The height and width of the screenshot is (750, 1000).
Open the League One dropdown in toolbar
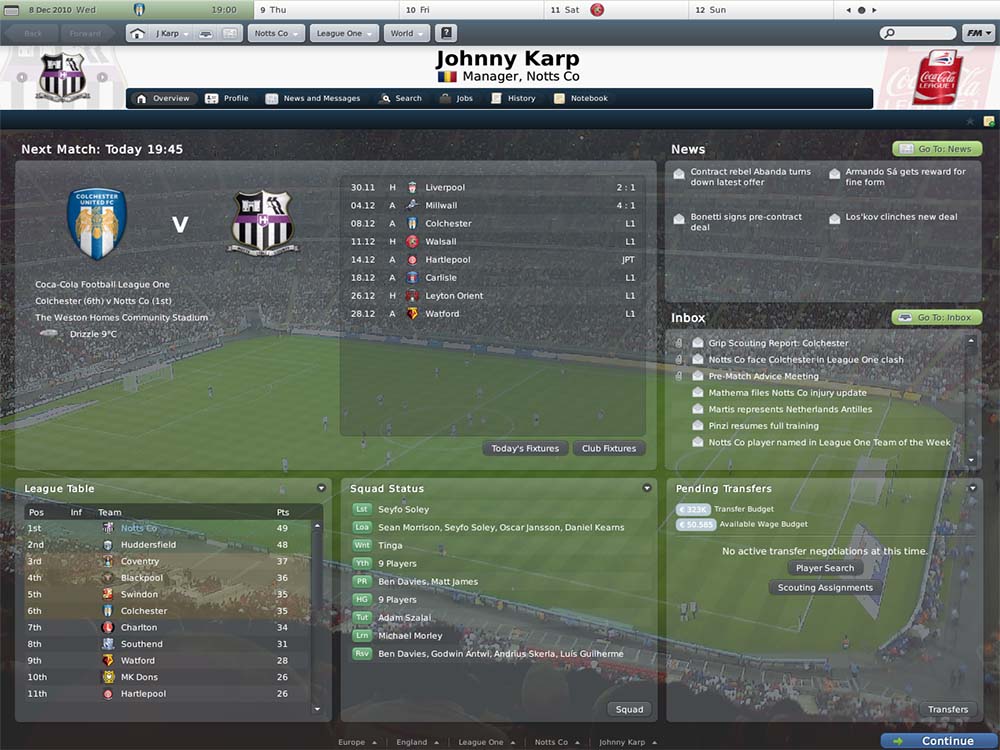[x=344, y=33]
